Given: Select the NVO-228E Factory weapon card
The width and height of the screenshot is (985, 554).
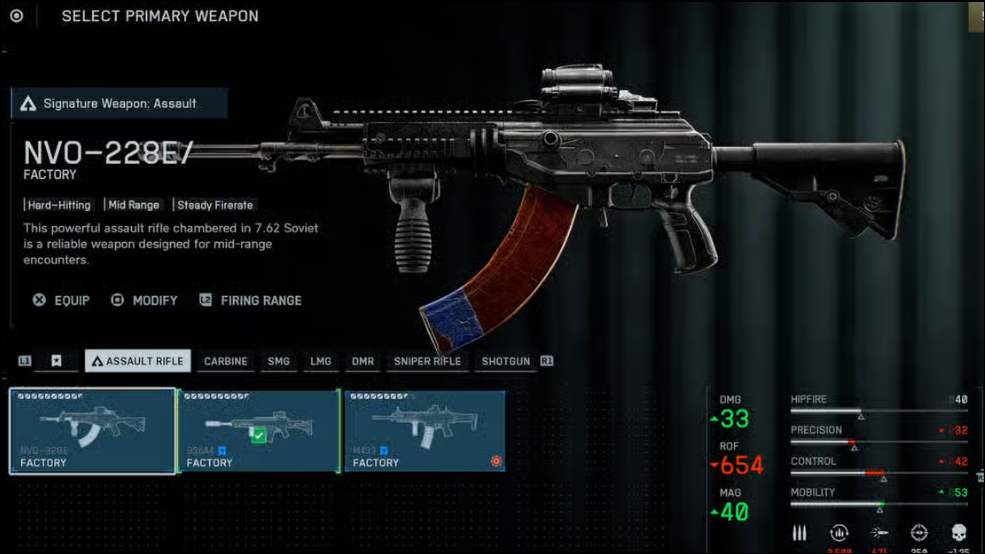Looking at the screenshot, I should [x=93, y=431].
